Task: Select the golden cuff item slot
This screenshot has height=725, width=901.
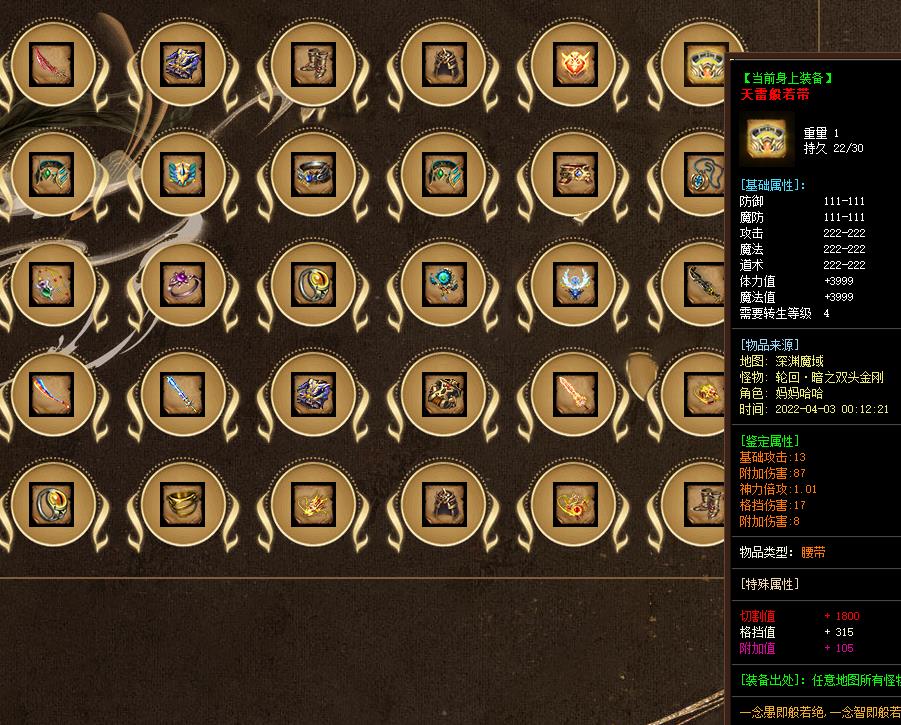Action: click(x=182, y=501)
